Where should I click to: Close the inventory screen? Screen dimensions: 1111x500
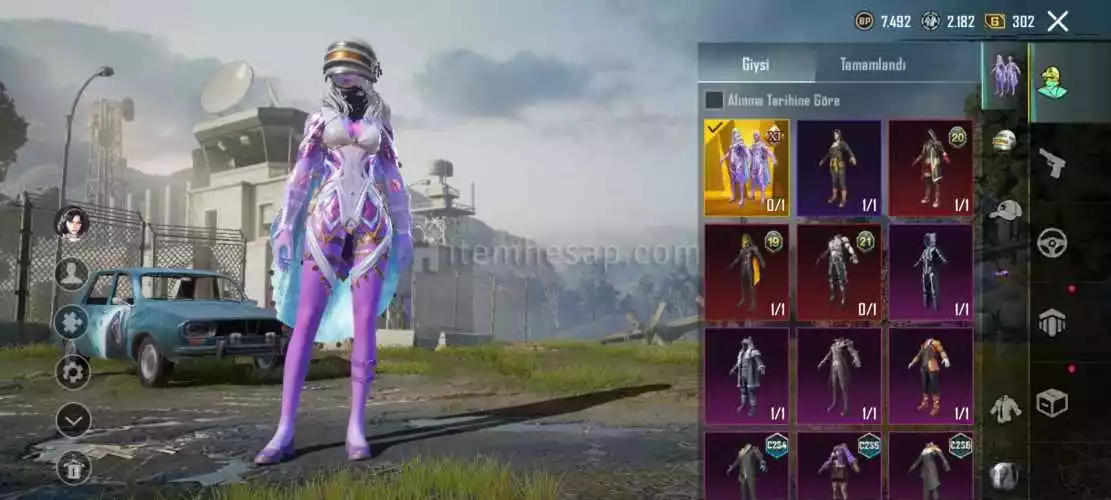1058,21
